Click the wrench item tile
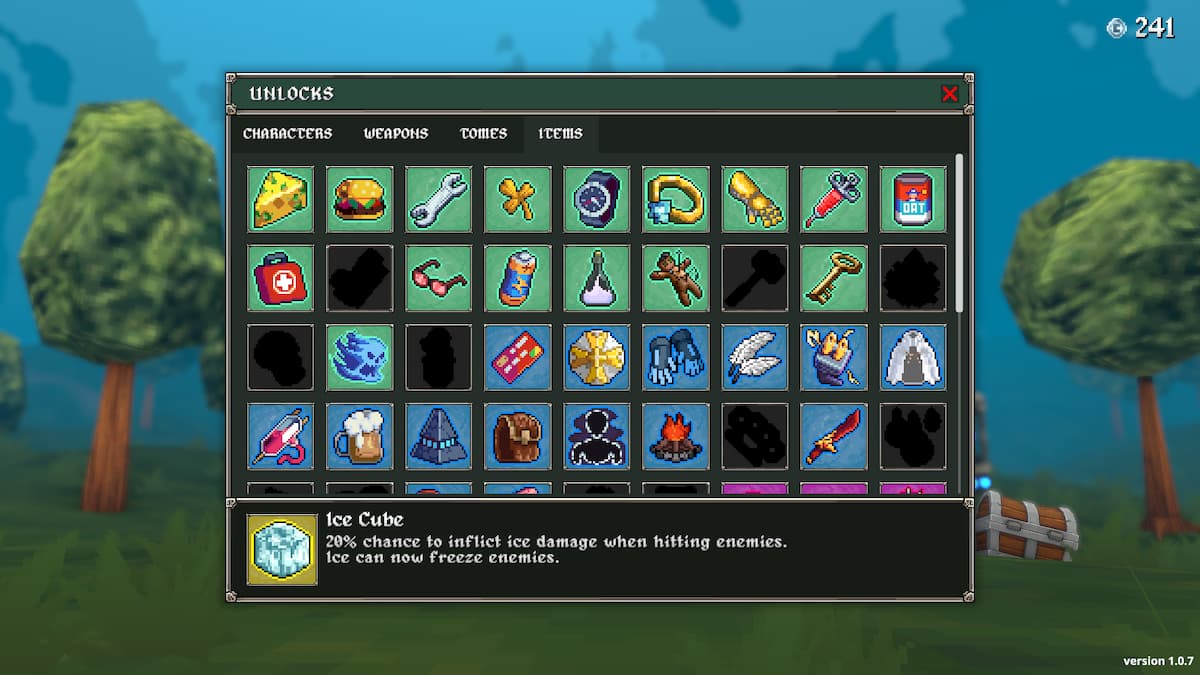This screenshot has height=675, width=1200. tap(438, 198)
